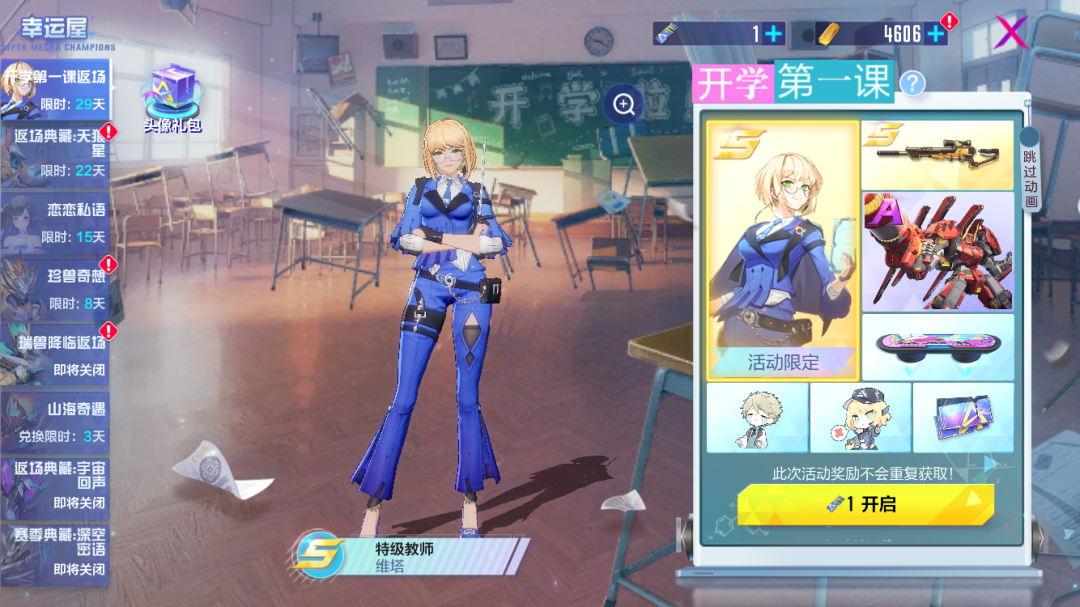Image resolution: width=1080 pixels, height=607 pixels.
Task: View the S-rank teacher skin reward card
Action: 782,250
